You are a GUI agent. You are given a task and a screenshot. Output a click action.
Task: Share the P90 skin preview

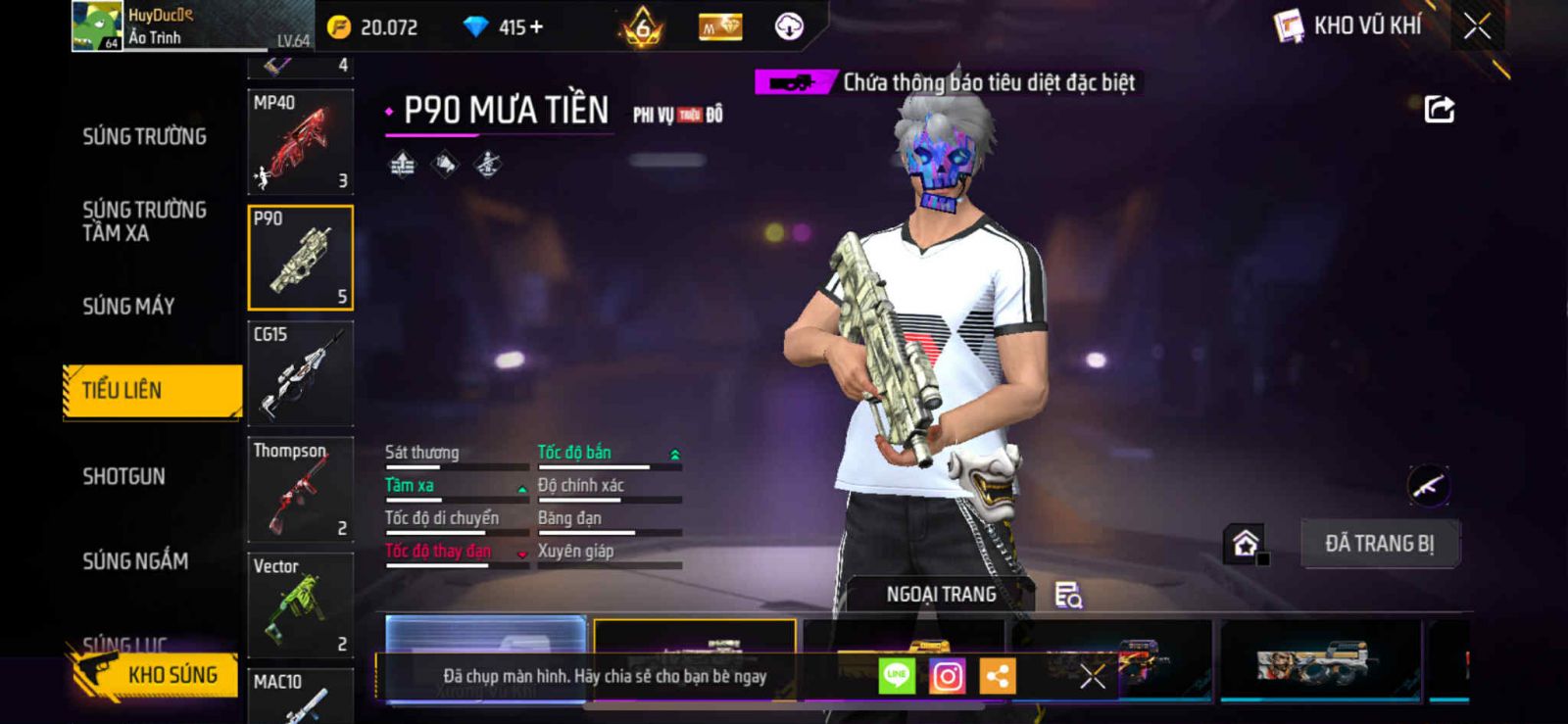pyautogui.click(x=1439, y=109)
